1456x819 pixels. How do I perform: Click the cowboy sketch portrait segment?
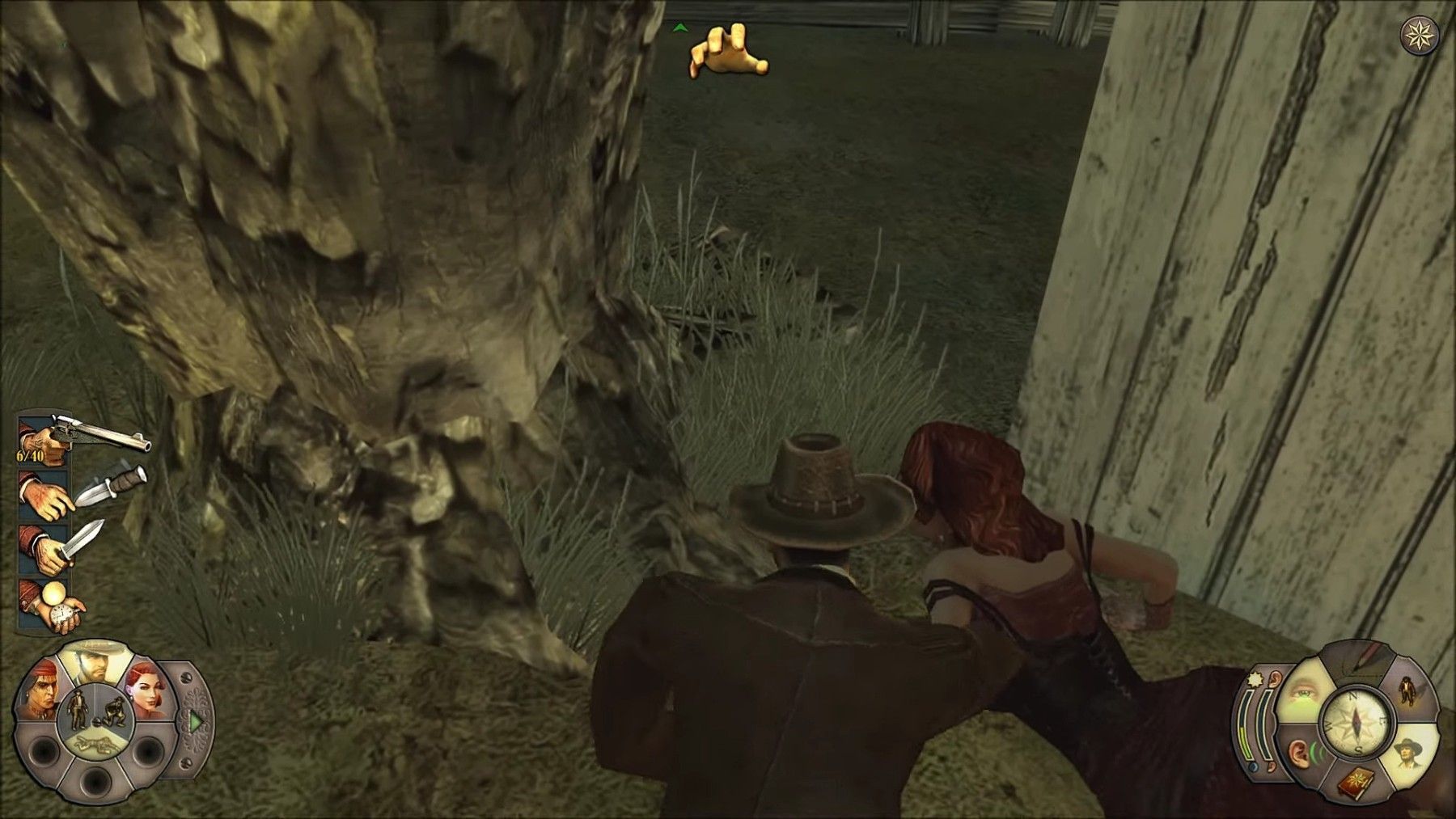click(x=1408, y=754)
